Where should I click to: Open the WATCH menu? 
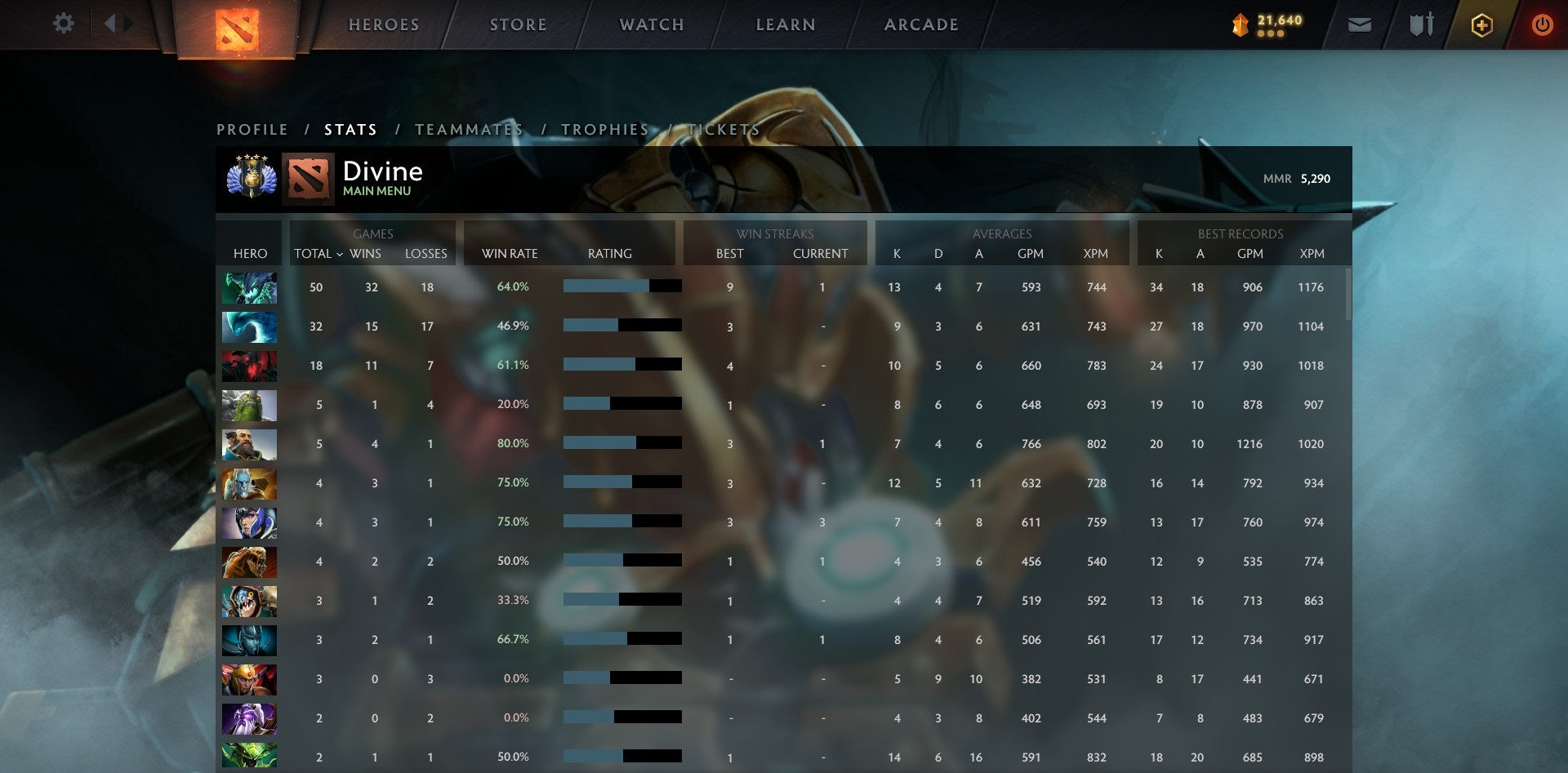coord(652,24)
